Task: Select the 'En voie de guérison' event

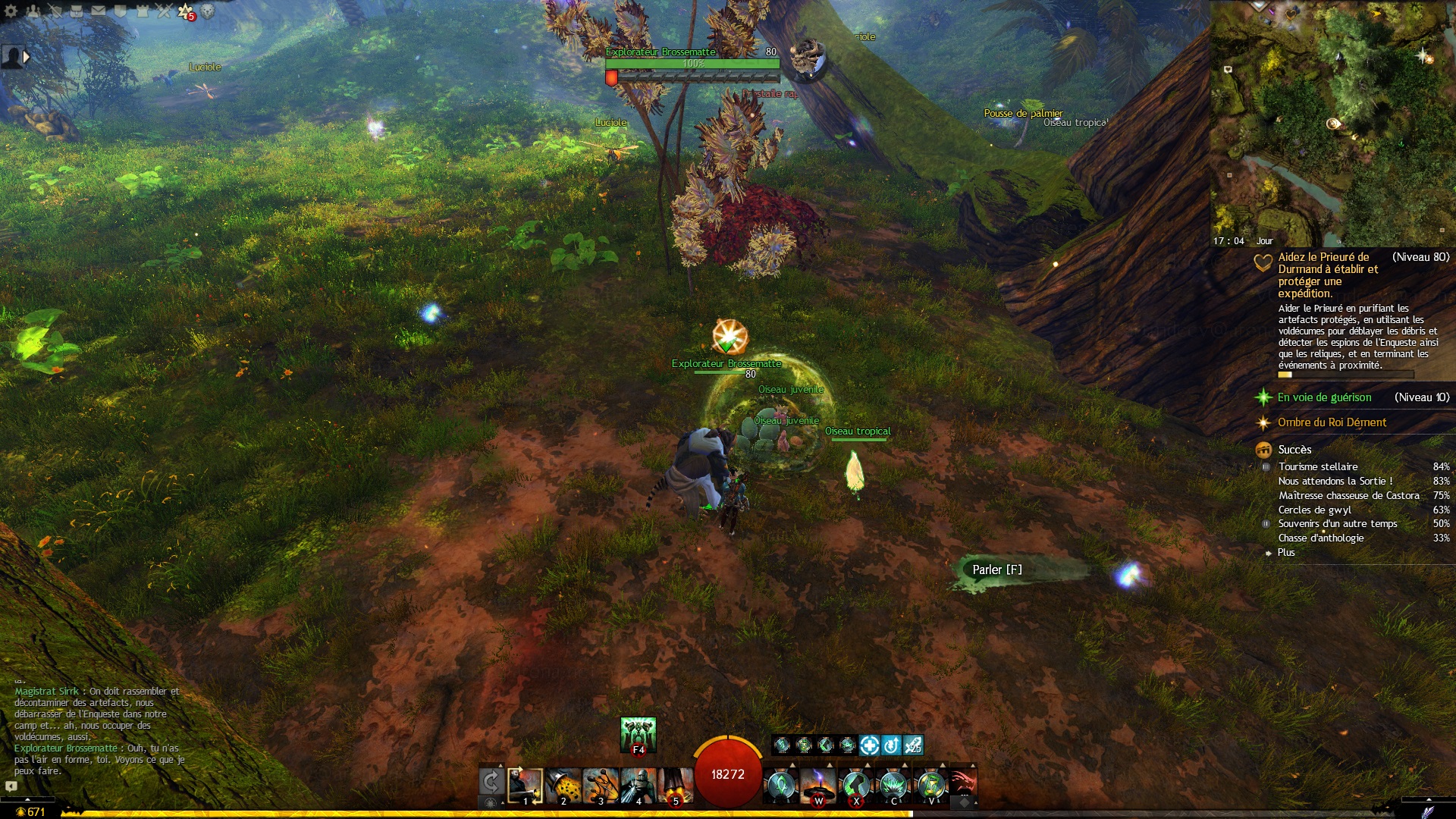Action: (x=1324, y=397)
